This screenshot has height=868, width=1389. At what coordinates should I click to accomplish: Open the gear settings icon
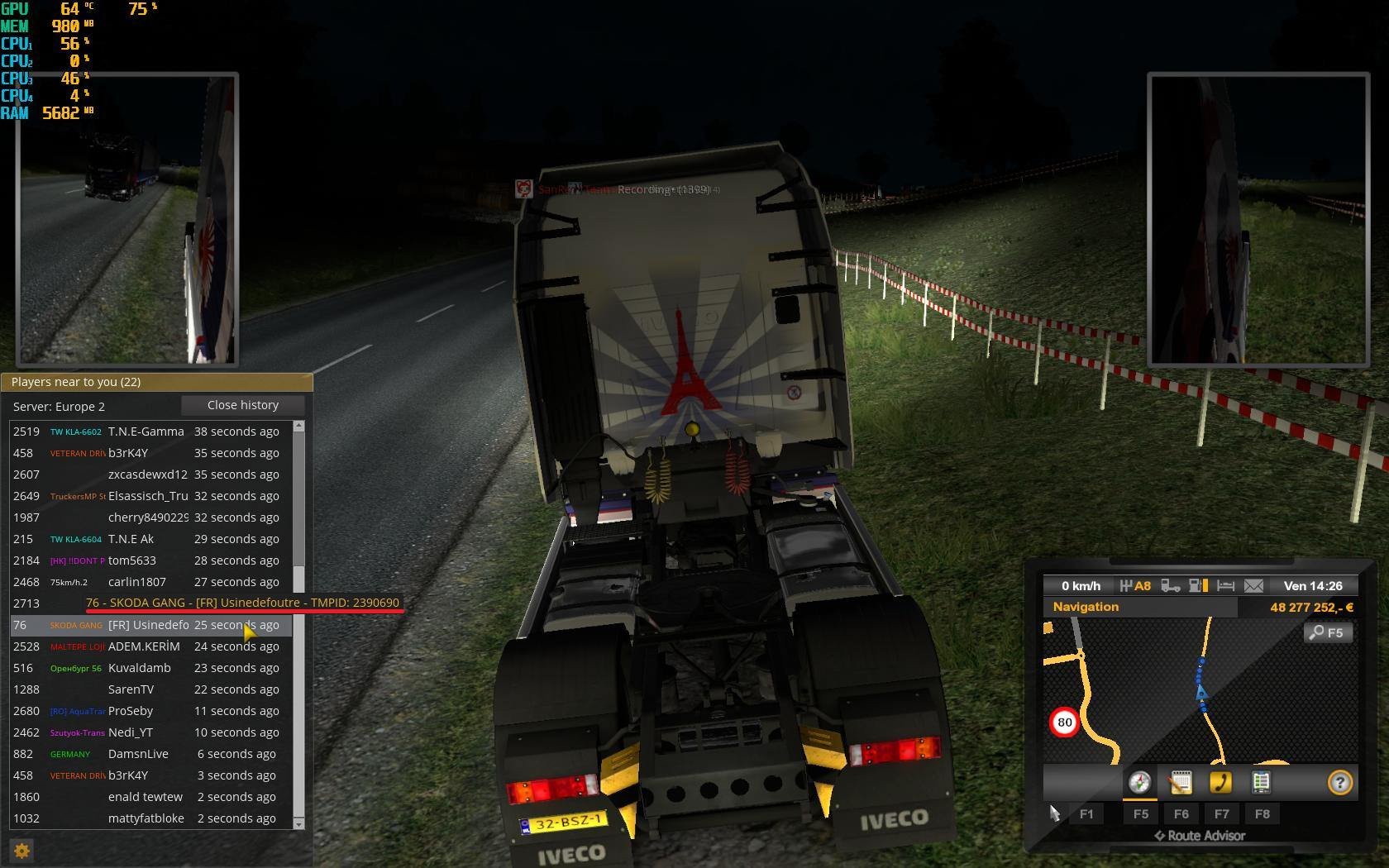point(22,851)
